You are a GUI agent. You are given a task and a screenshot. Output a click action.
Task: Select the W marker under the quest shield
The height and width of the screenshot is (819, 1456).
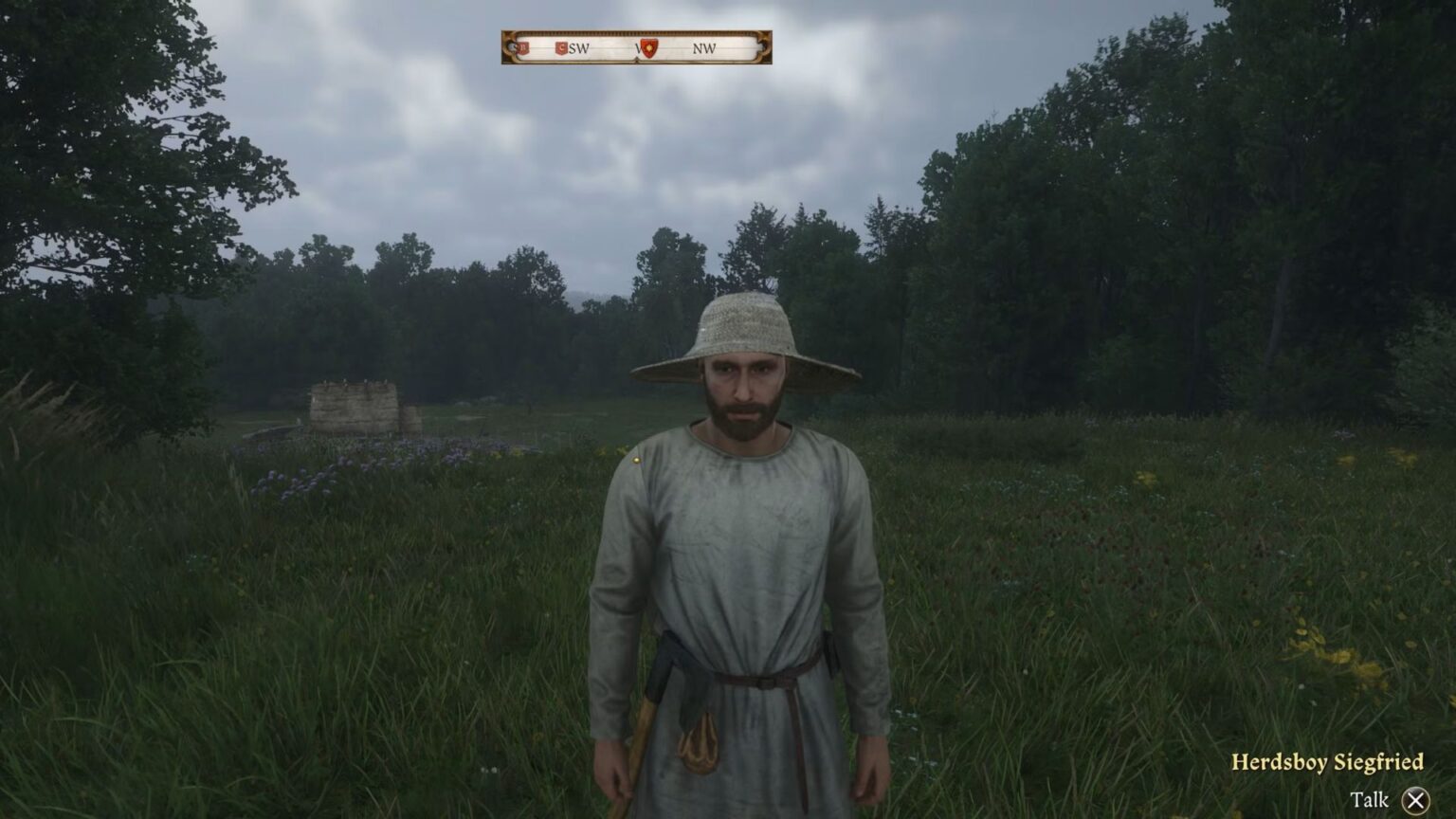[637, 48]
